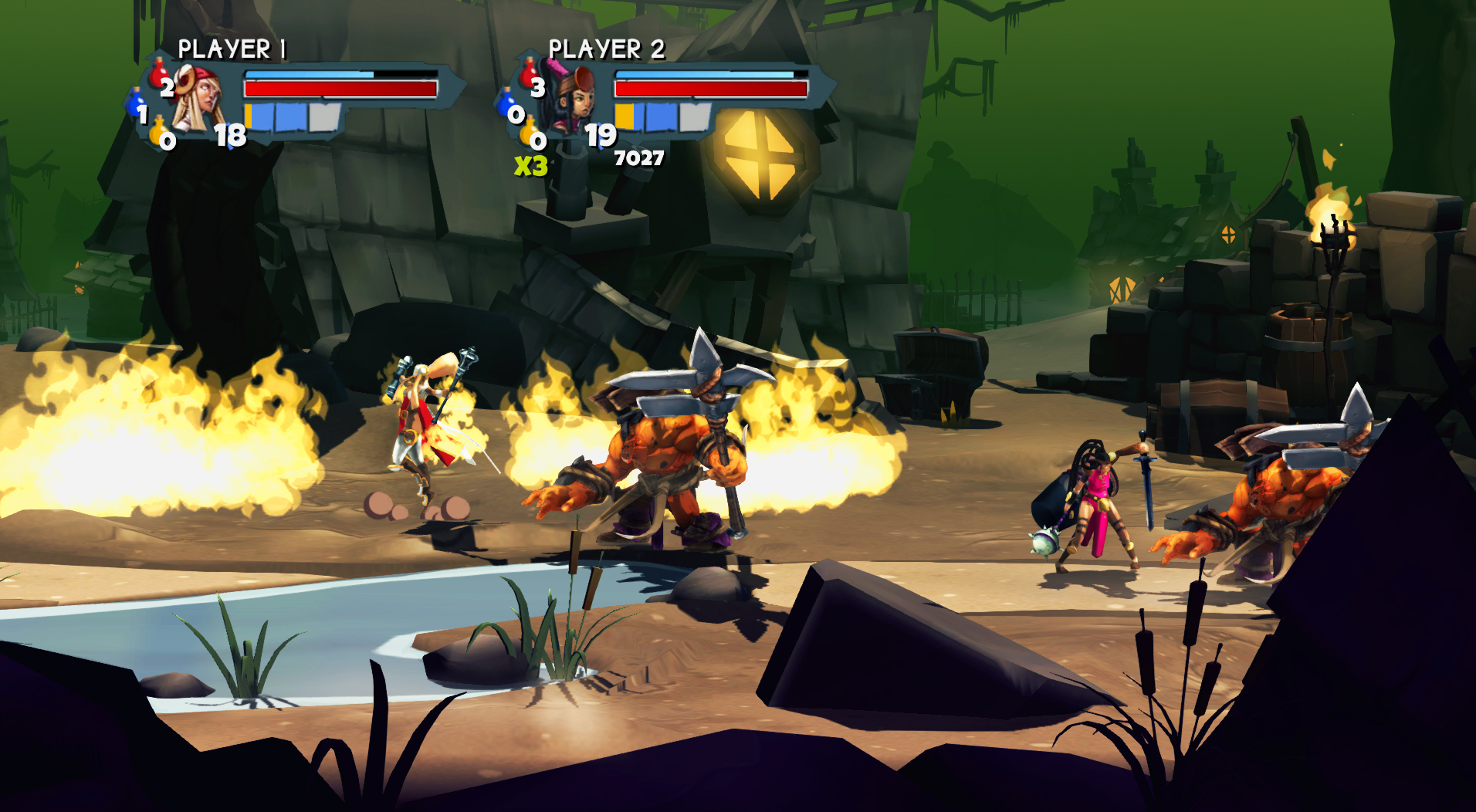This screenshot has width=1476, height=812.
Task: Click Player 2's blue potion icon
Action: (506, 103)
